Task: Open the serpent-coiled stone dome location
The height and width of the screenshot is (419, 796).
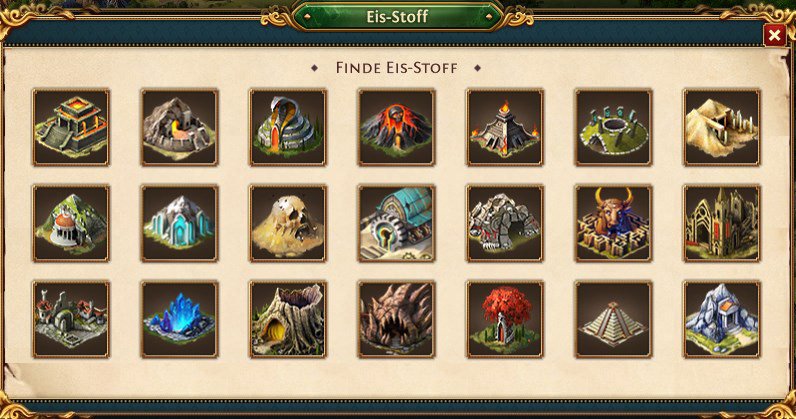Action: coord(287,127)
